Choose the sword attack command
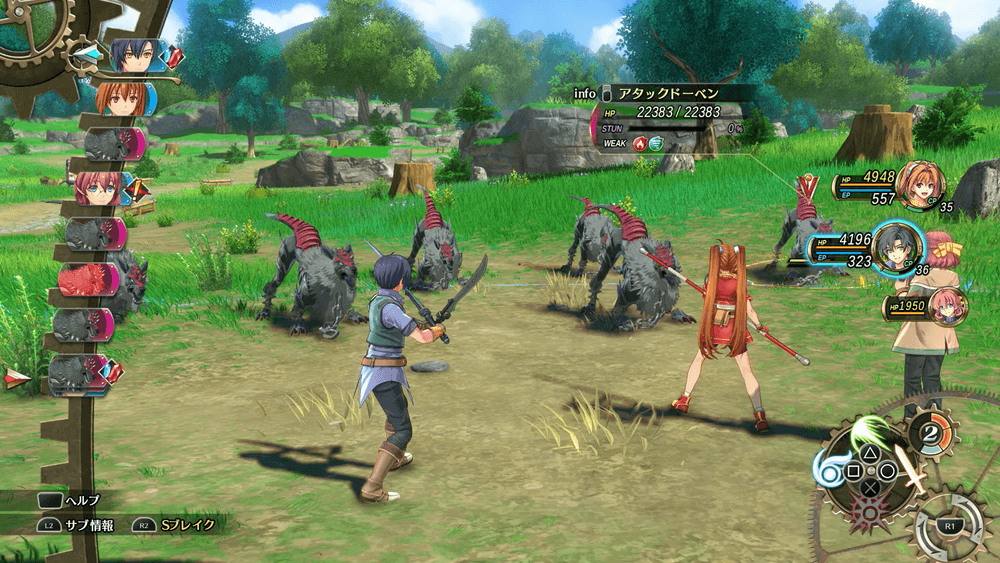Screen dimensions: 1000x563 coord(908,468)
